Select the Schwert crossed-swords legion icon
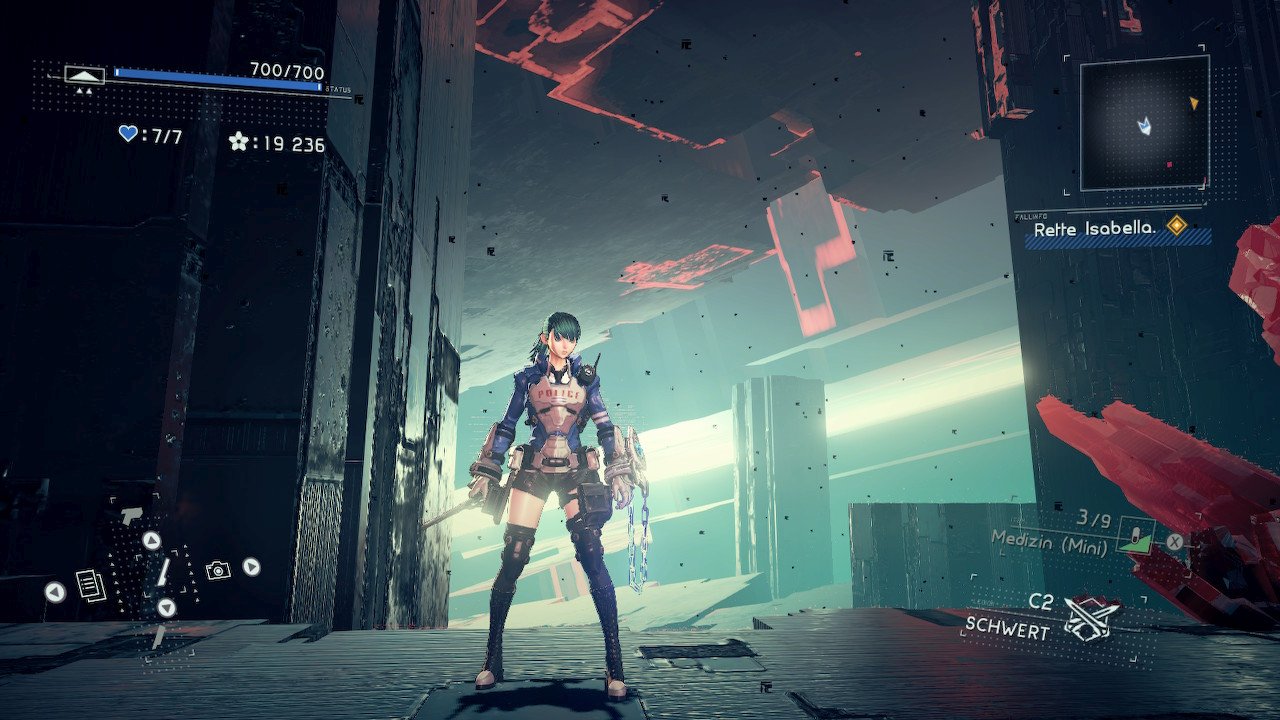 1091,617
